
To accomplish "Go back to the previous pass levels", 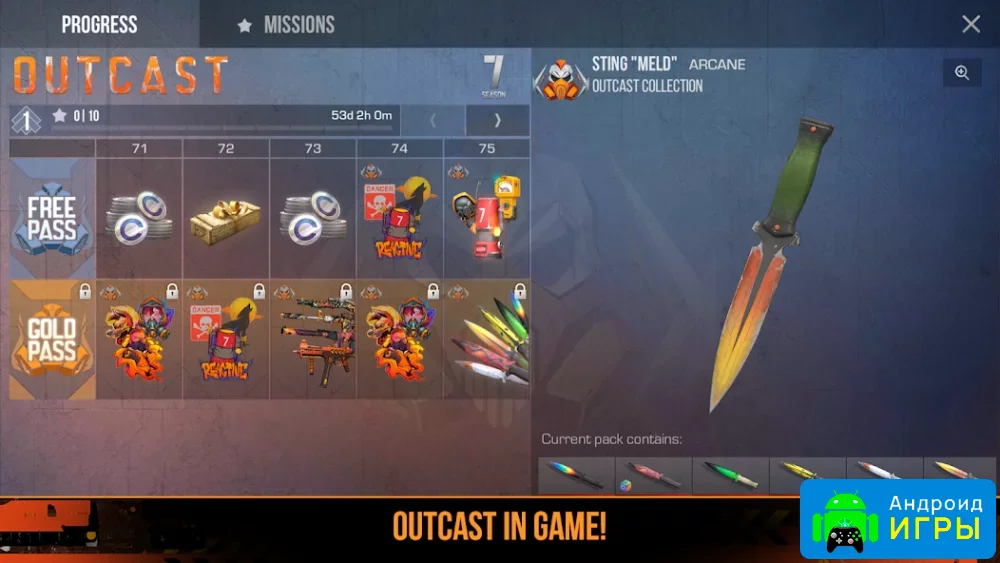I will tap(433, 120).
